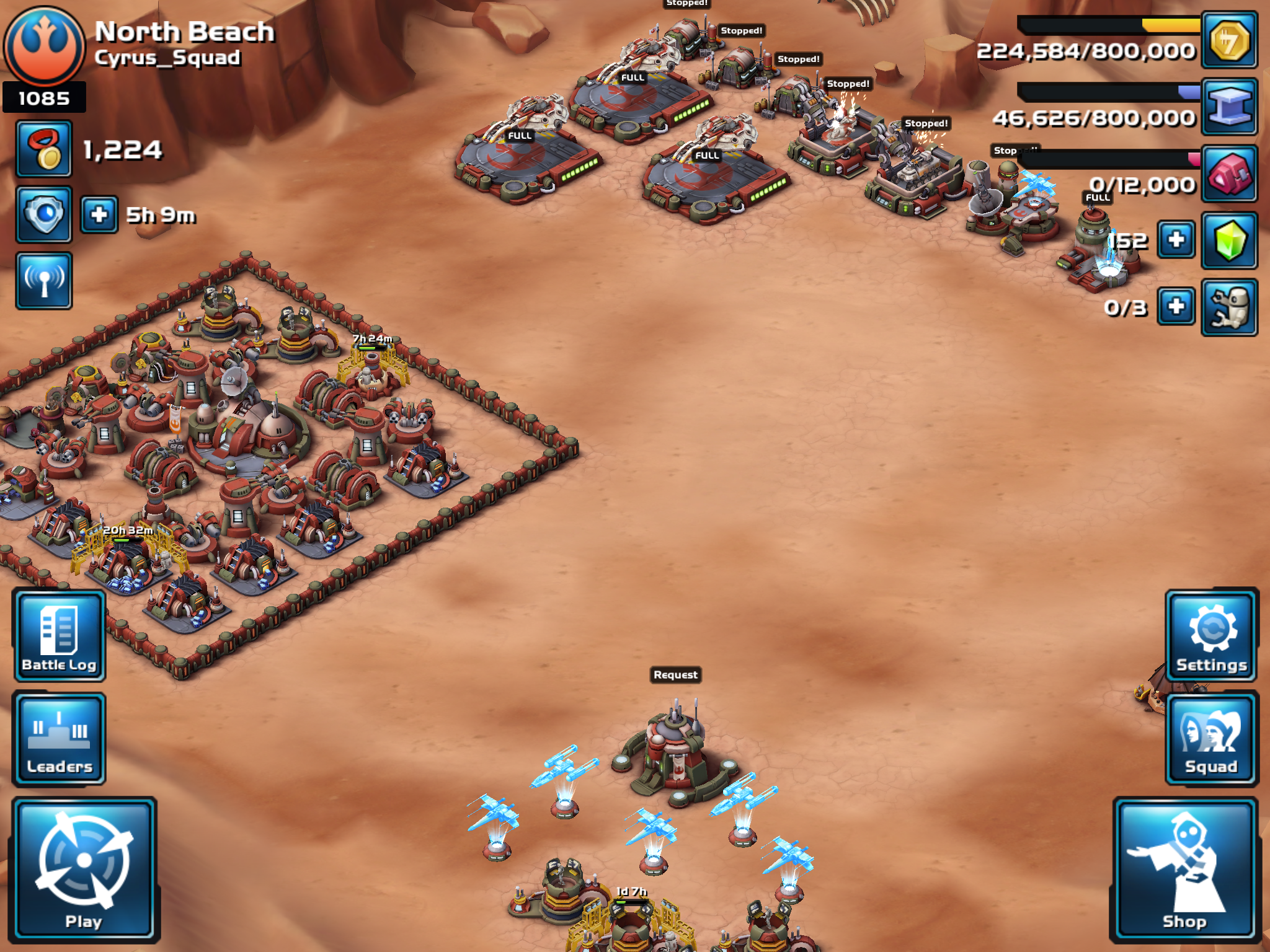This screenshot has height=952, width=1270.
Task: Open the Battle Log
Action: 60,636
